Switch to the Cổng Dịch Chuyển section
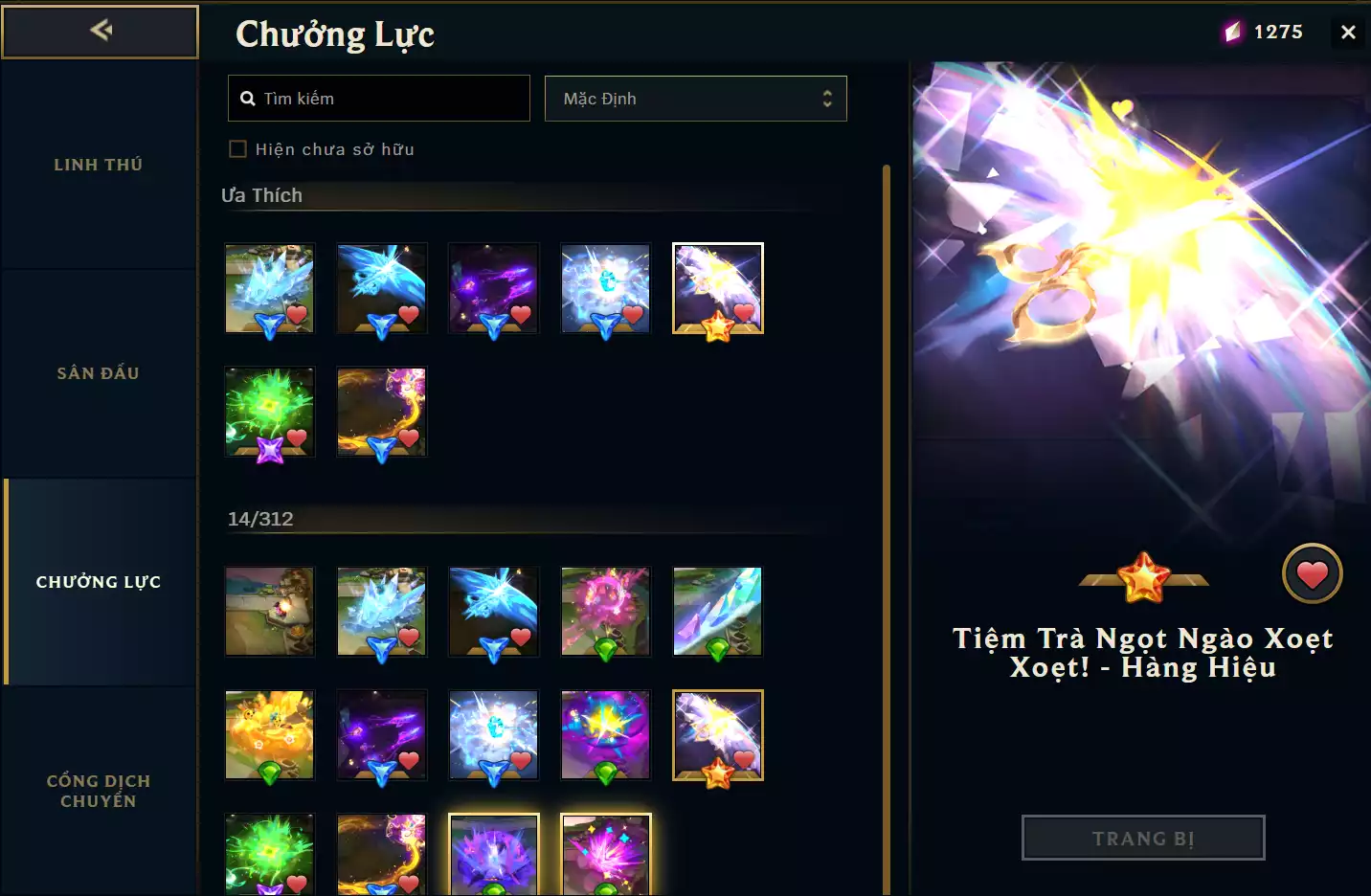This screenshot has width=1371, height=896. (x=99, y=791)
